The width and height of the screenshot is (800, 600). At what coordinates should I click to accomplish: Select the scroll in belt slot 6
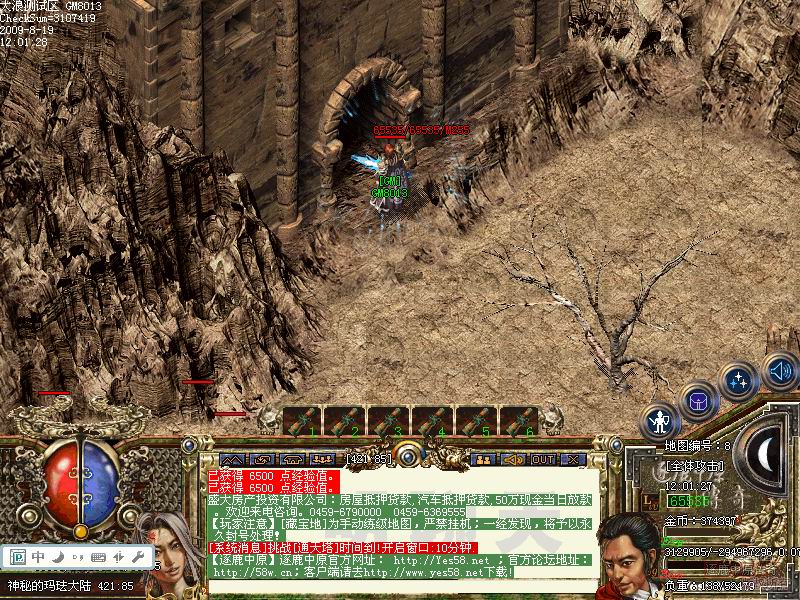[520, 421]
